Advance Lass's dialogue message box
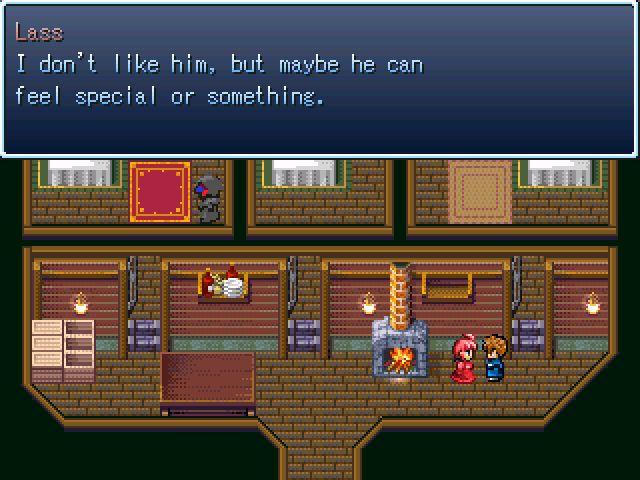 tap(320, 80)
